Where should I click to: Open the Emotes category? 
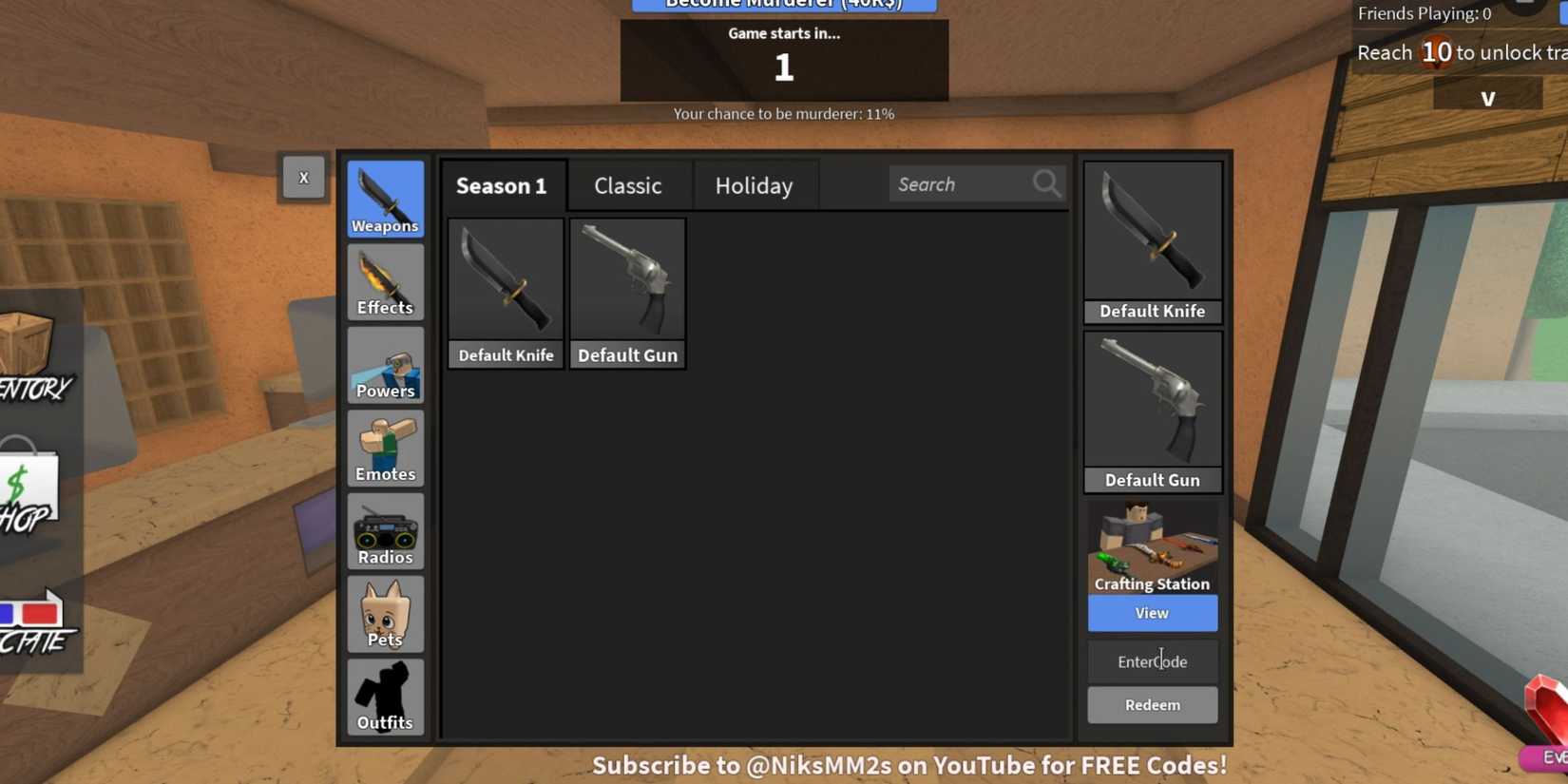tap(385, 447)
